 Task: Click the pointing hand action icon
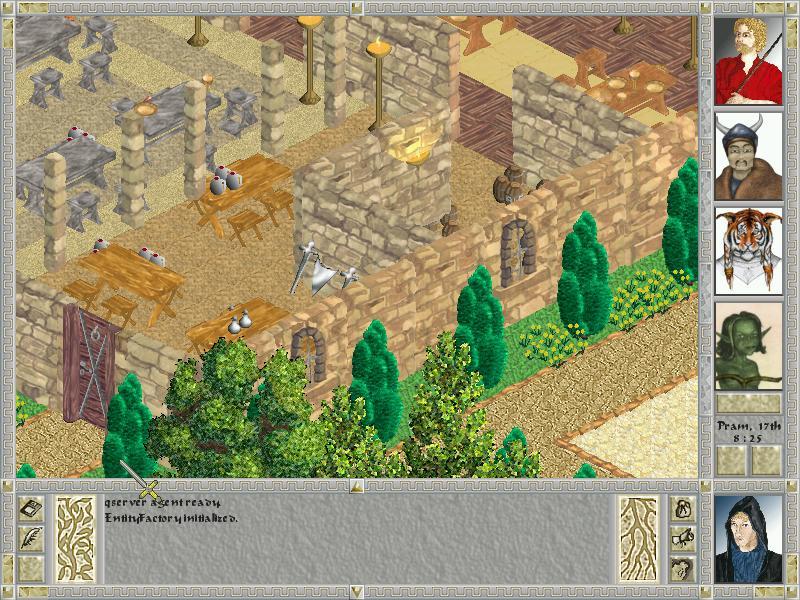(684, 539)
